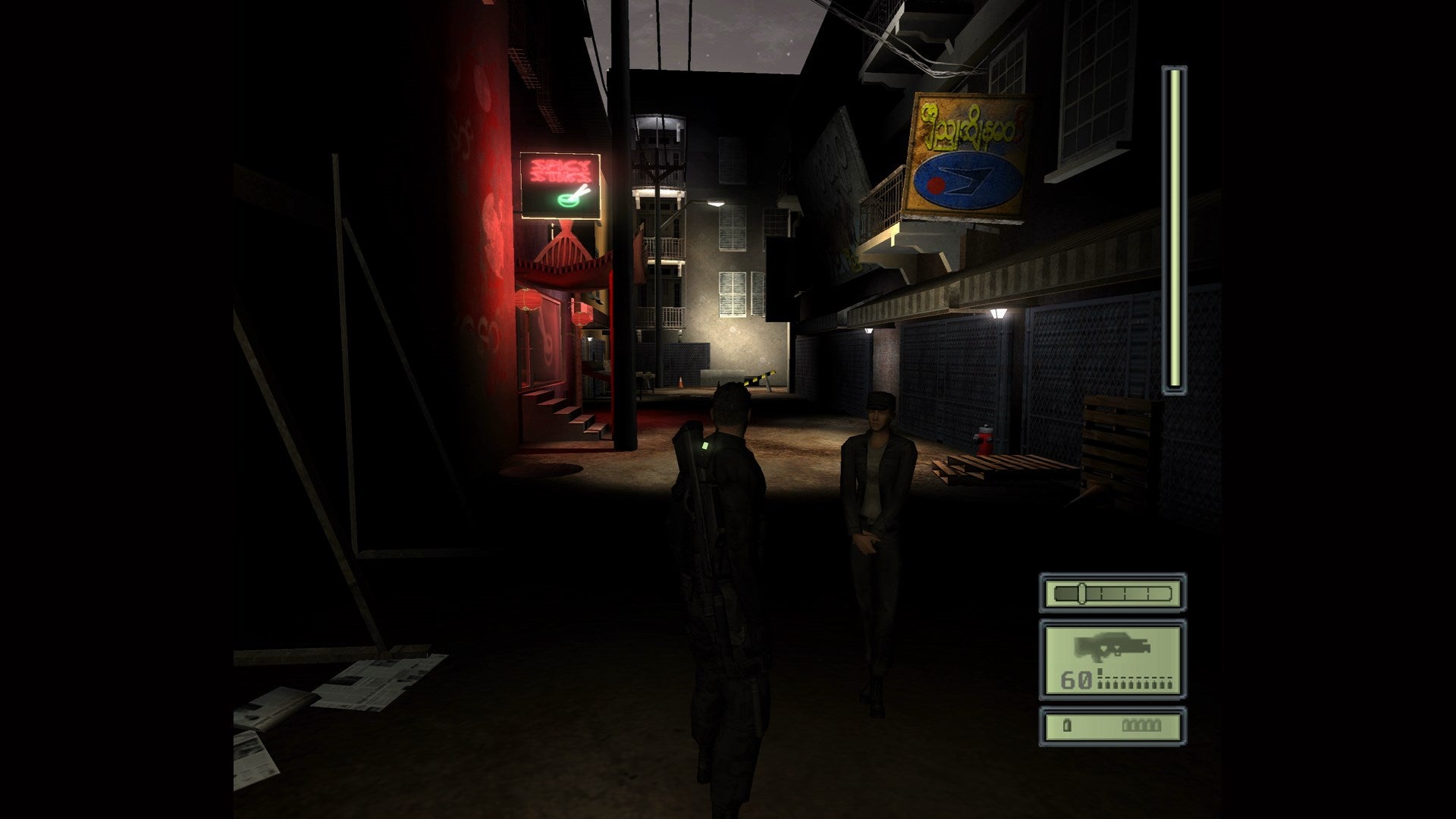Click the blue postal eagle emblem sign
The height and width of the screenshot is (819, 1456).
point(972,180)
